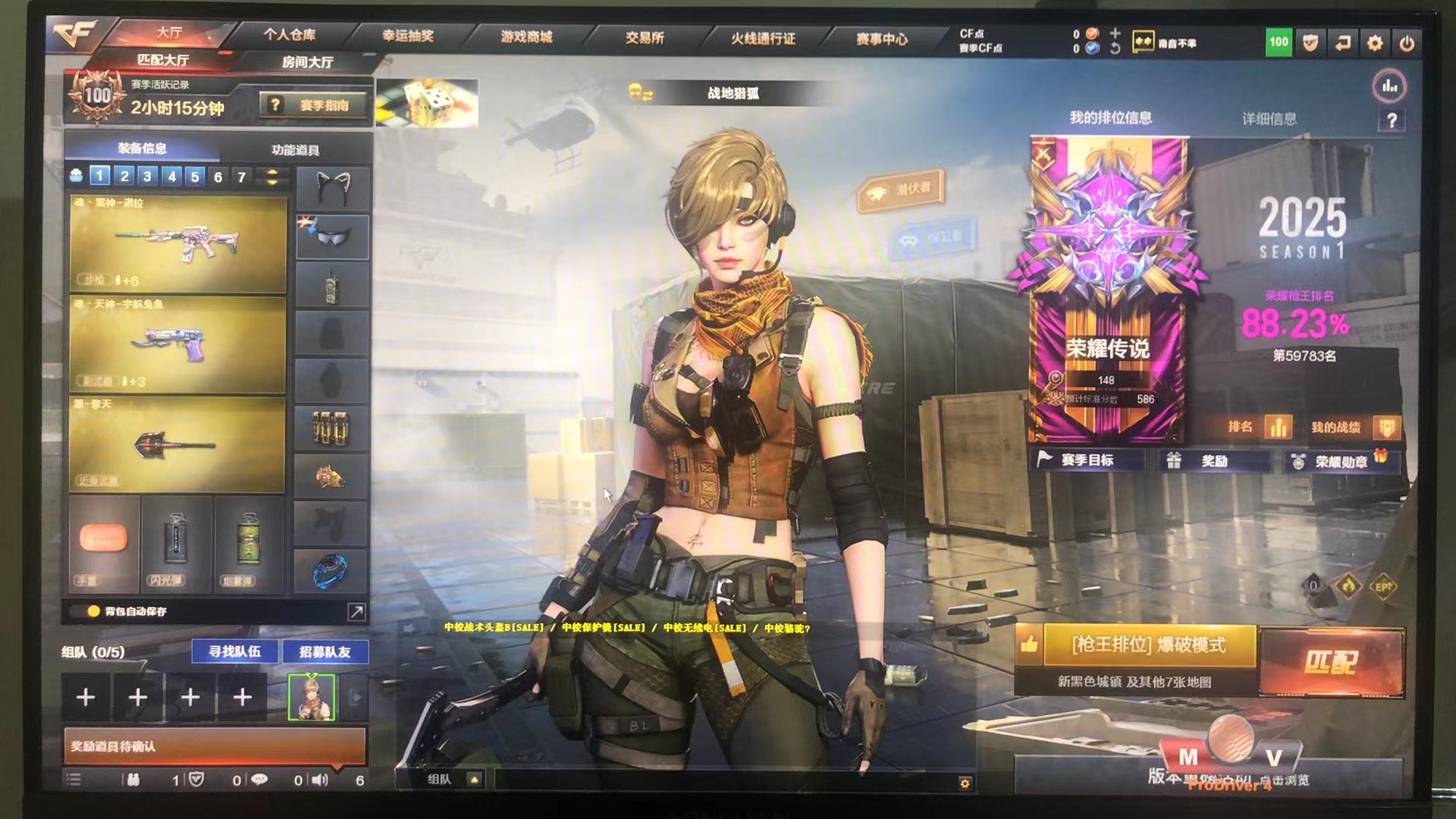Switch to 功能道具 tab
This screenshot has width=1456, height=819.
point(295,149)
